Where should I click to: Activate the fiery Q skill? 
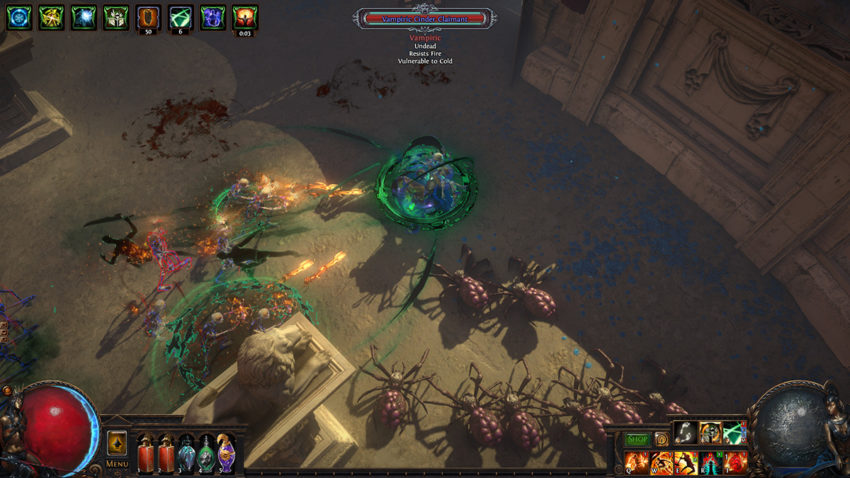tap(637, 461)
